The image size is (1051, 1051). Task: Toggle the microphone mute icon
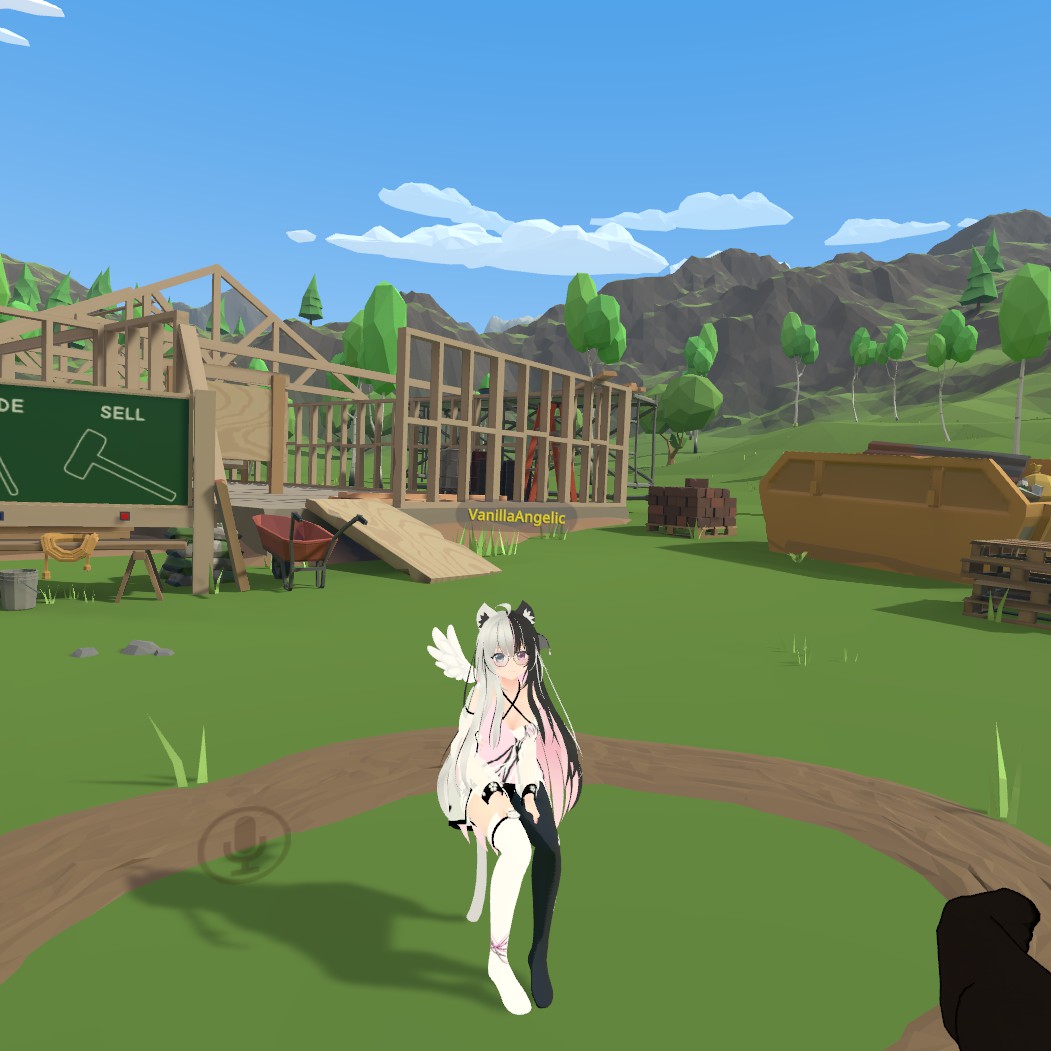244,841
